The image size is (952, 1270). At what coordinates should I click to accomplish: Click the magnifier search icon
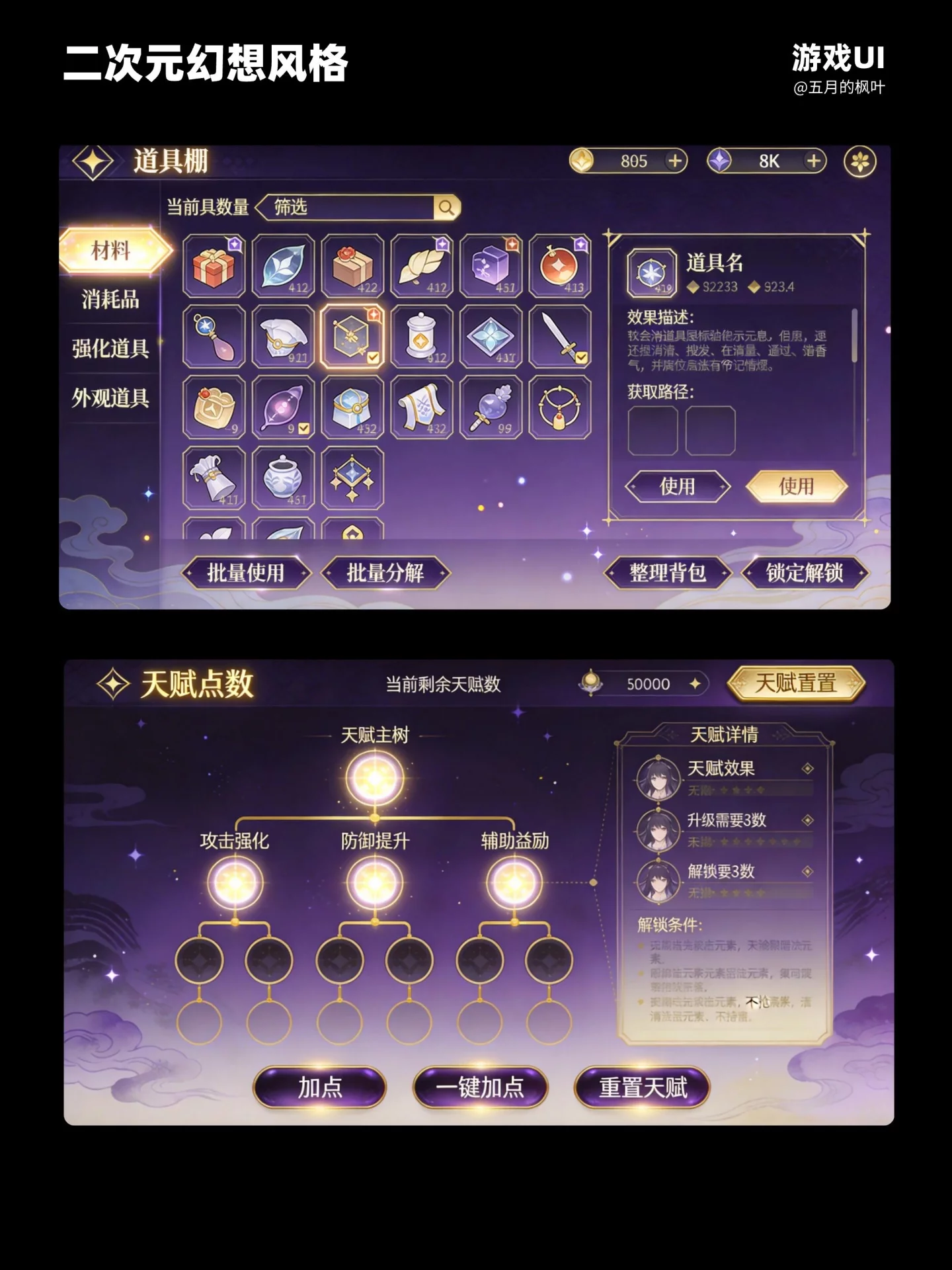[x=448, y=207]
